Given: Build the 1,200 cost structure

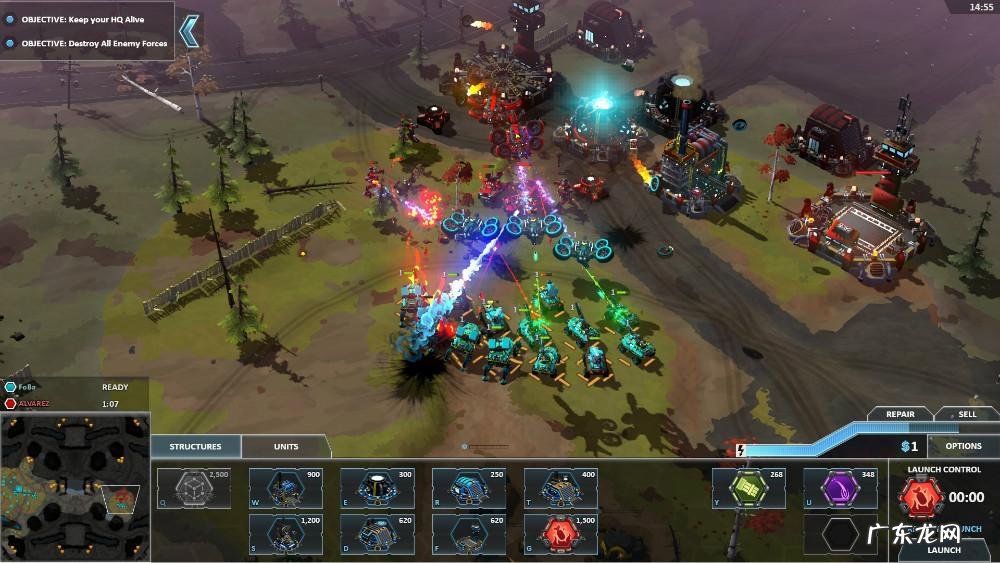Looking at the screenshot, I should click(x=285, y=533).
